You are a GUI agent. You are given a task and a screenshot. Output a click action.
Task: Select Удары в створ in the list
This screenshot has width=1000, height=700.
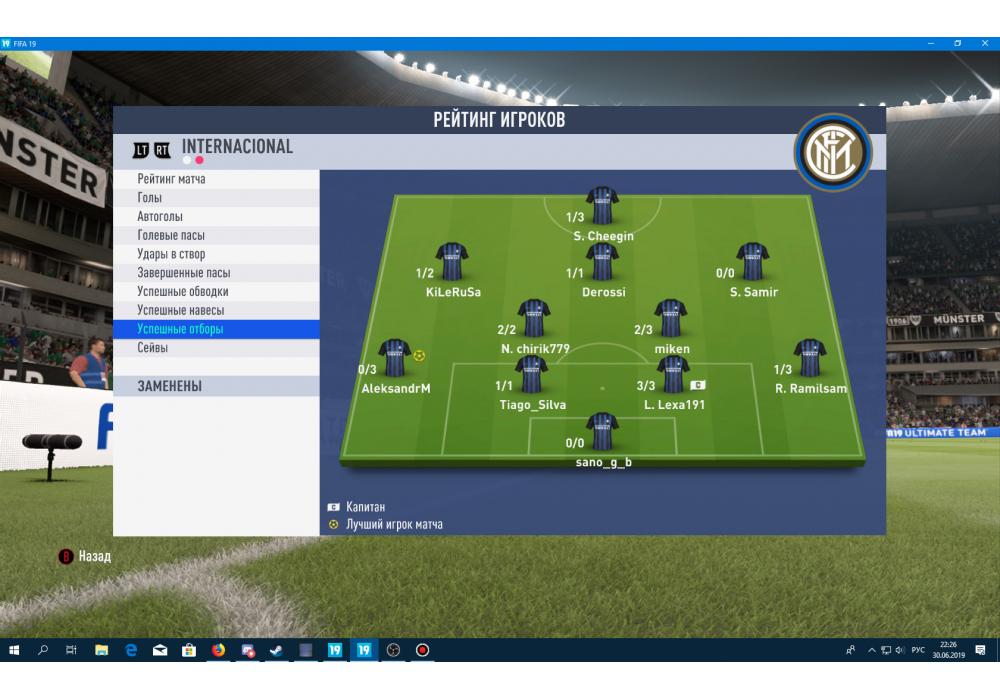point(171,254)
